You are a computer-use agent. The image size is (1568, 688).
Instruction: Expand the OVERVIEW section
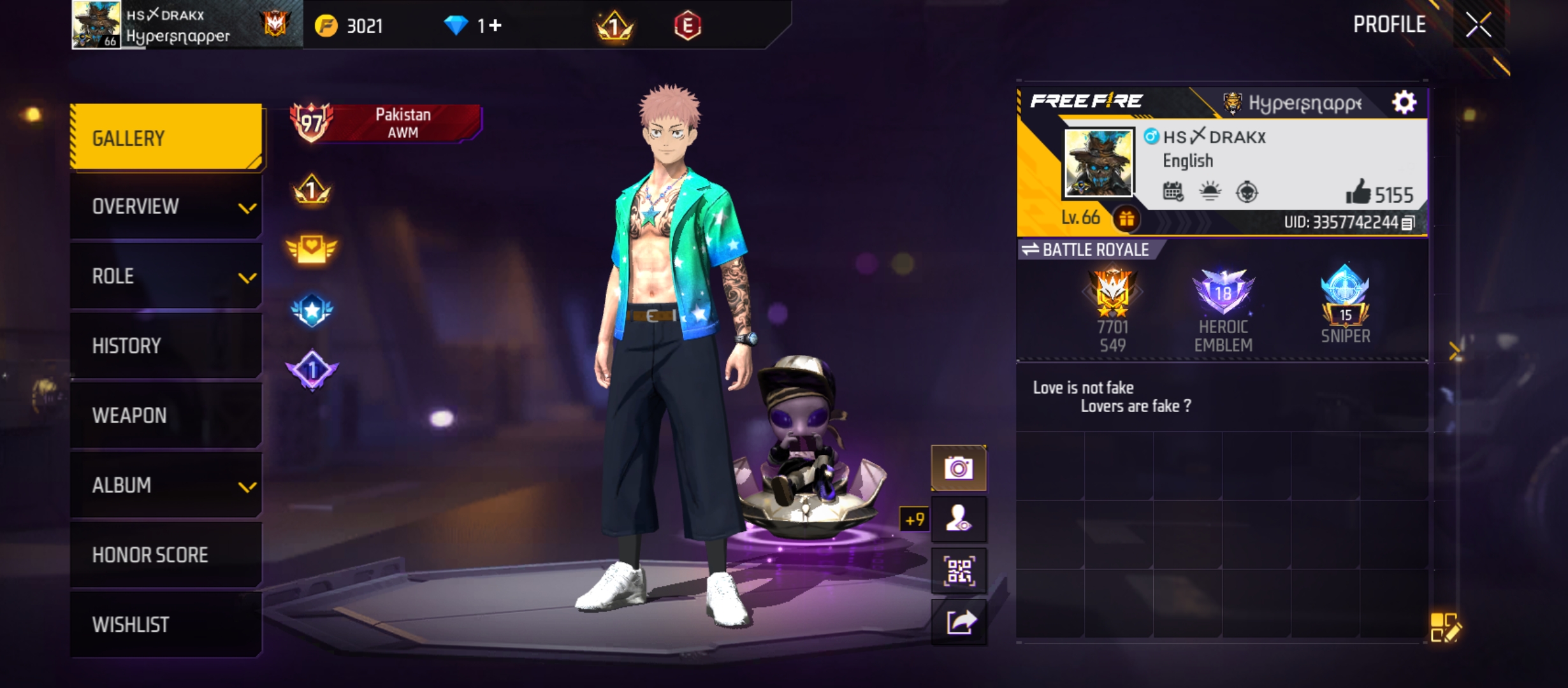(x=166, y=206)
